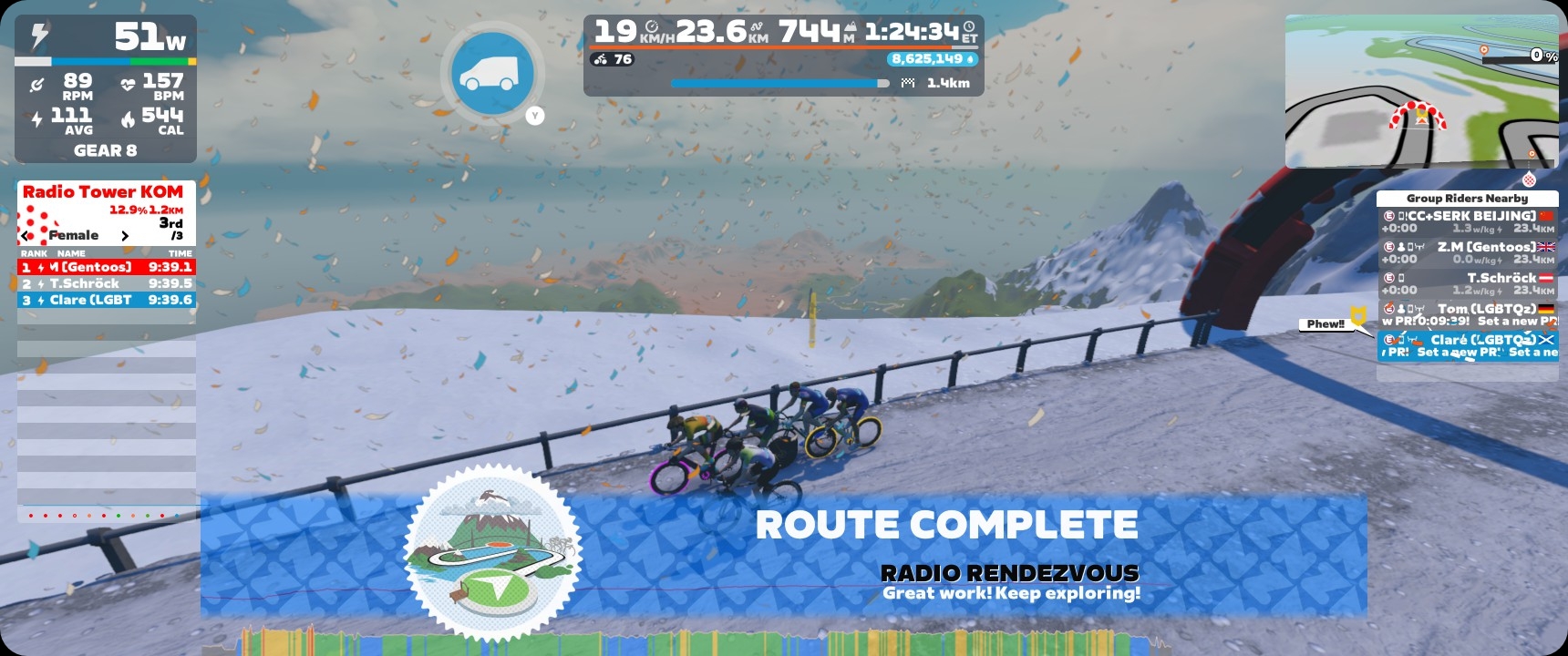The width and height of the screenshot is (1568, 656).
Task: Open the minimap
Action: (1421, 91)
